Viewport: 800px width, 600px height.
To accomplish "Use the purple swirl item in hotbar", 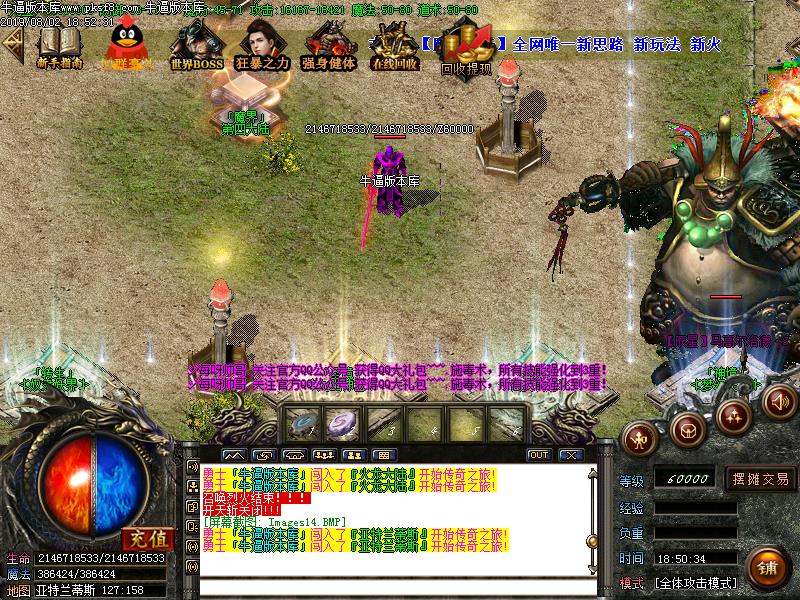I will (344, 423).
